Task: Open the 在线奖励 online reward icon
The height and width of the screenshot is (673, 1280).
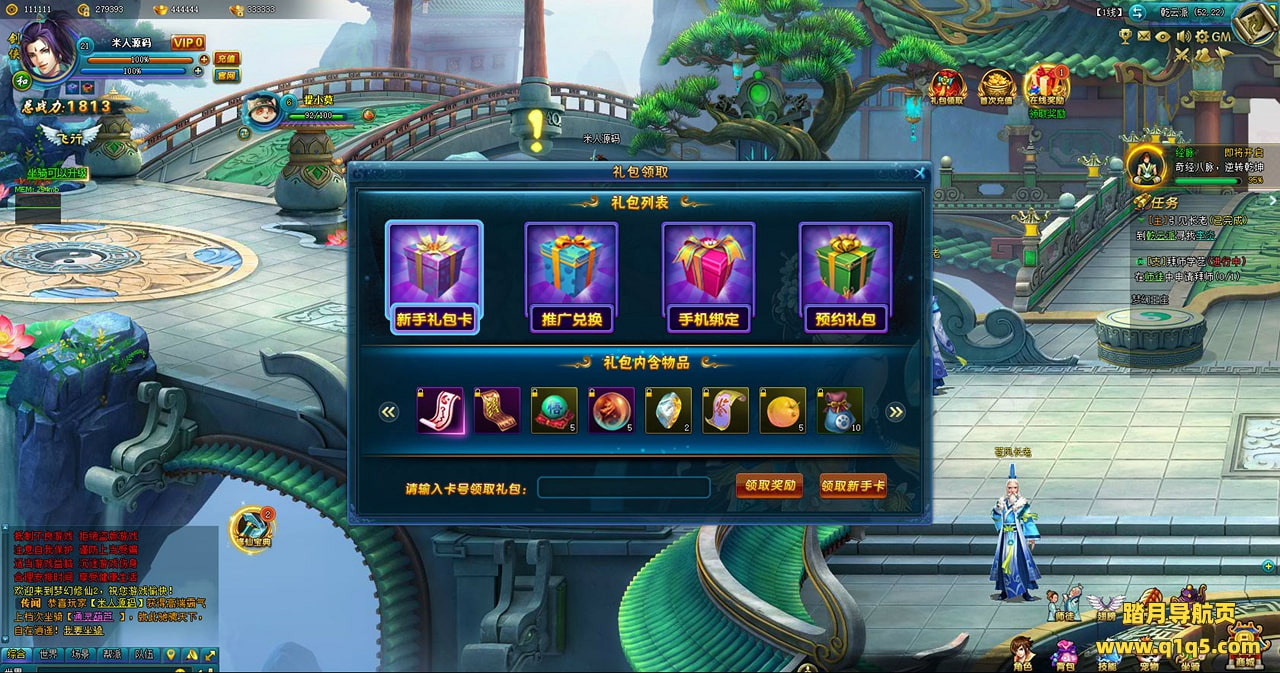Action: pos(1046,87)
